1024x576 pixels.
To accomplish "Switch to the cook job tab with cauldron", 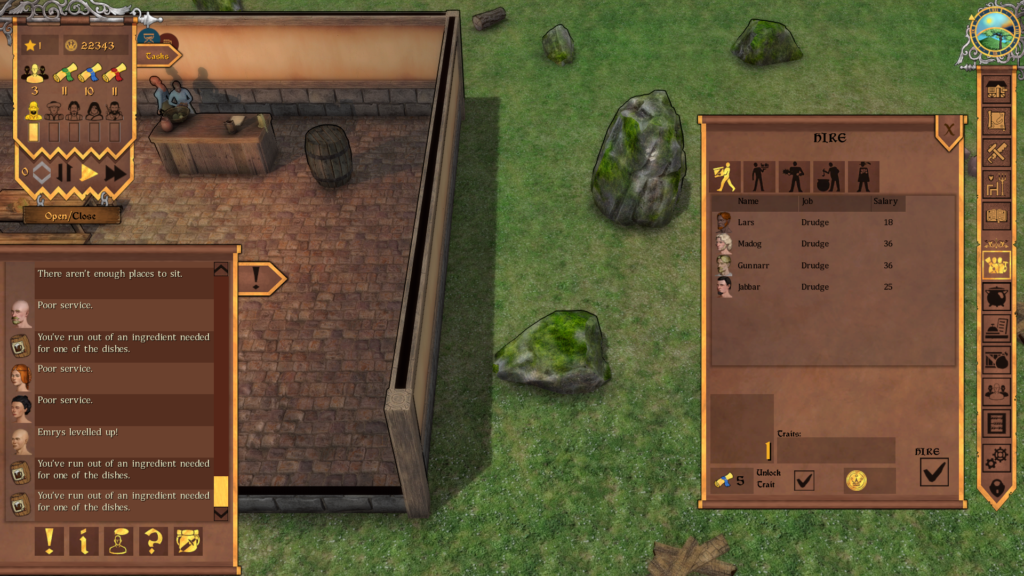I will pos(829,177).
